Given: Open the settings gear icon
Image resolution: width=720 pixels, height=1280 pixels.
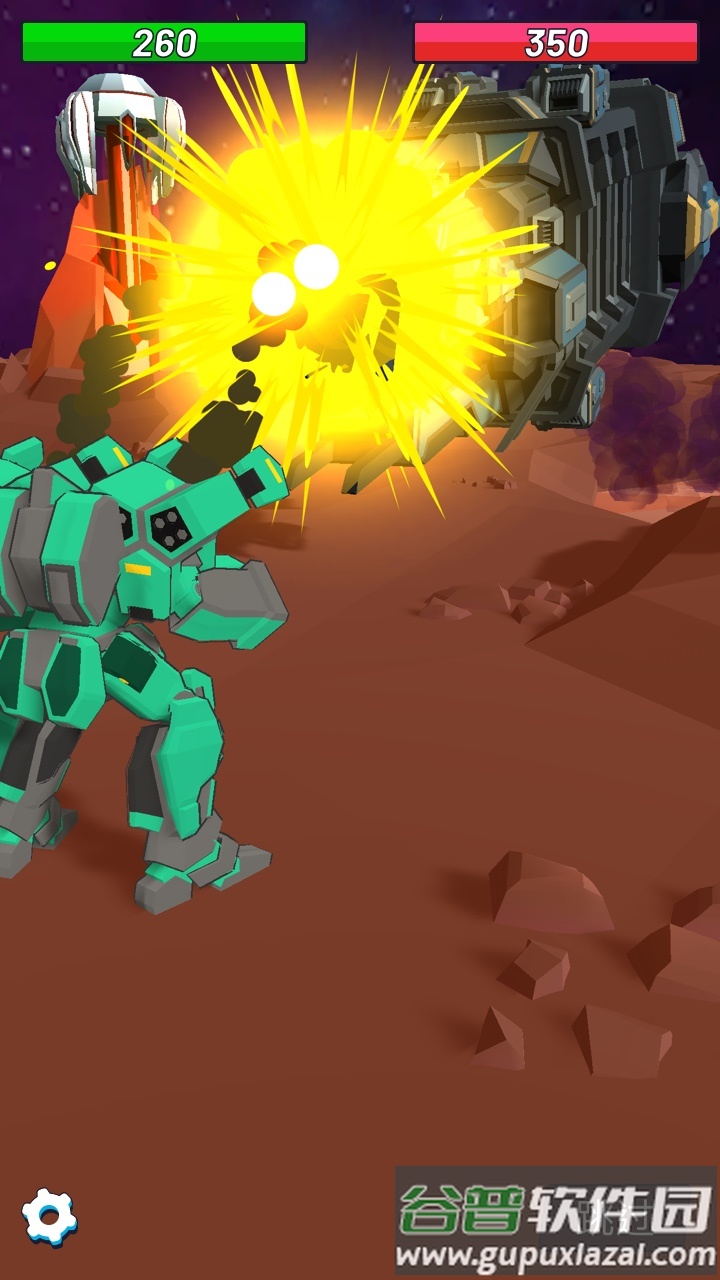Looking at the screenshot, I should coord(49,1216).
